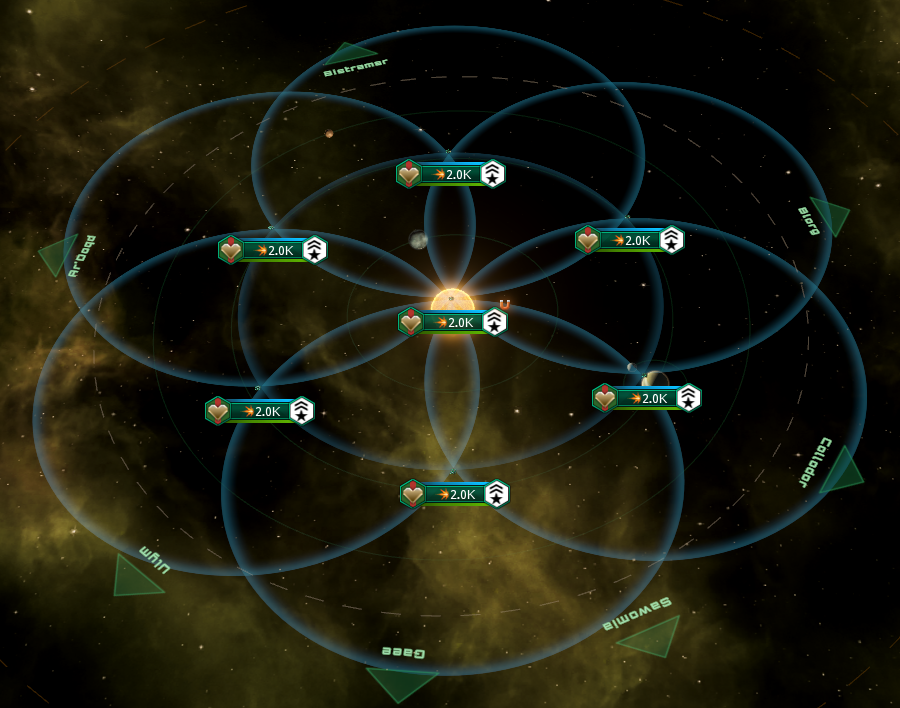Screen dimensions: 900x708
Task: Choose the Collodor hyperlane arrow
Action: click(843, 472)
